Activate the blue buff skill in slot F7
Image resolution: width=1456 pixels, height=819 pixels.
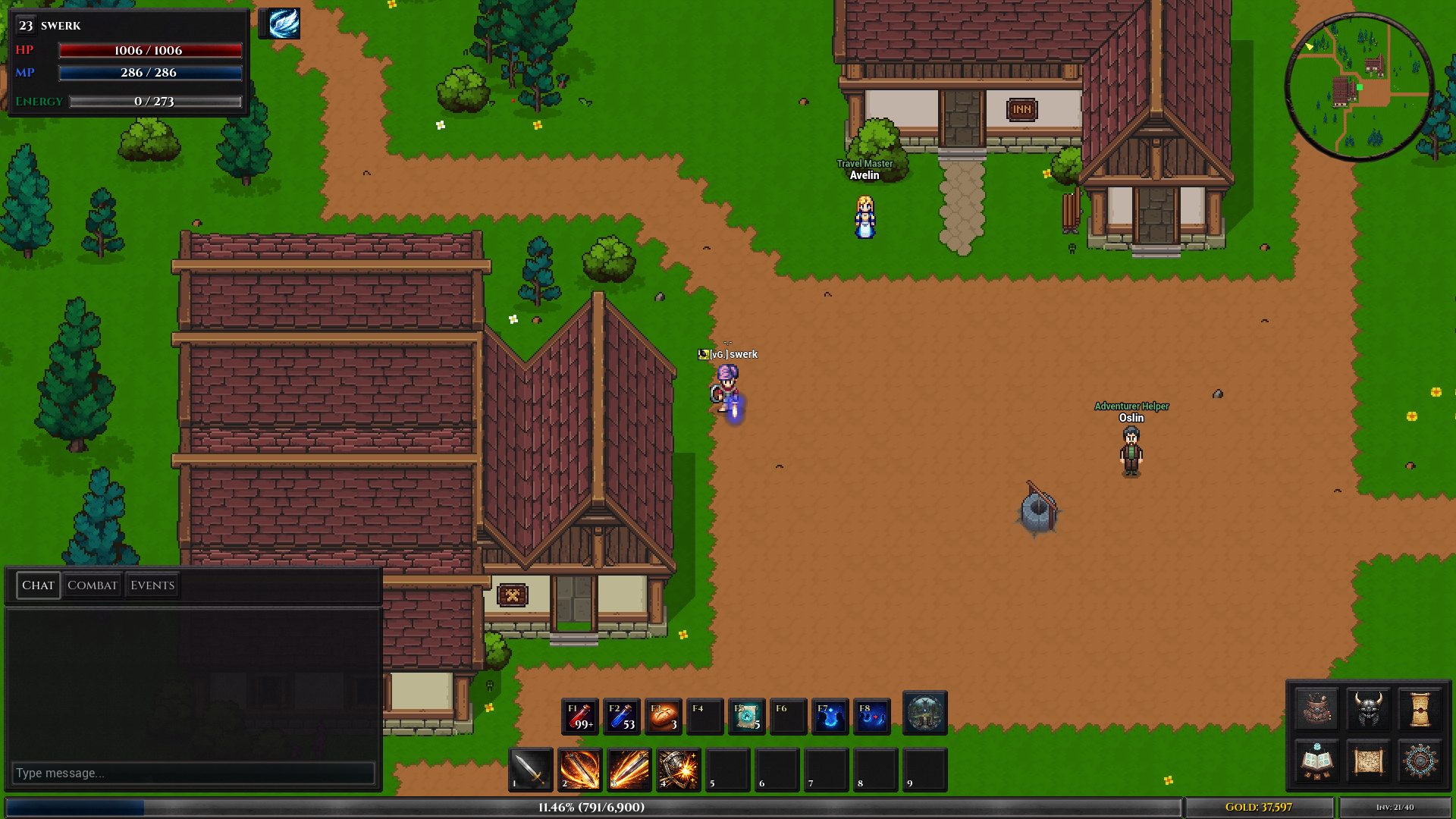[830, 716]
